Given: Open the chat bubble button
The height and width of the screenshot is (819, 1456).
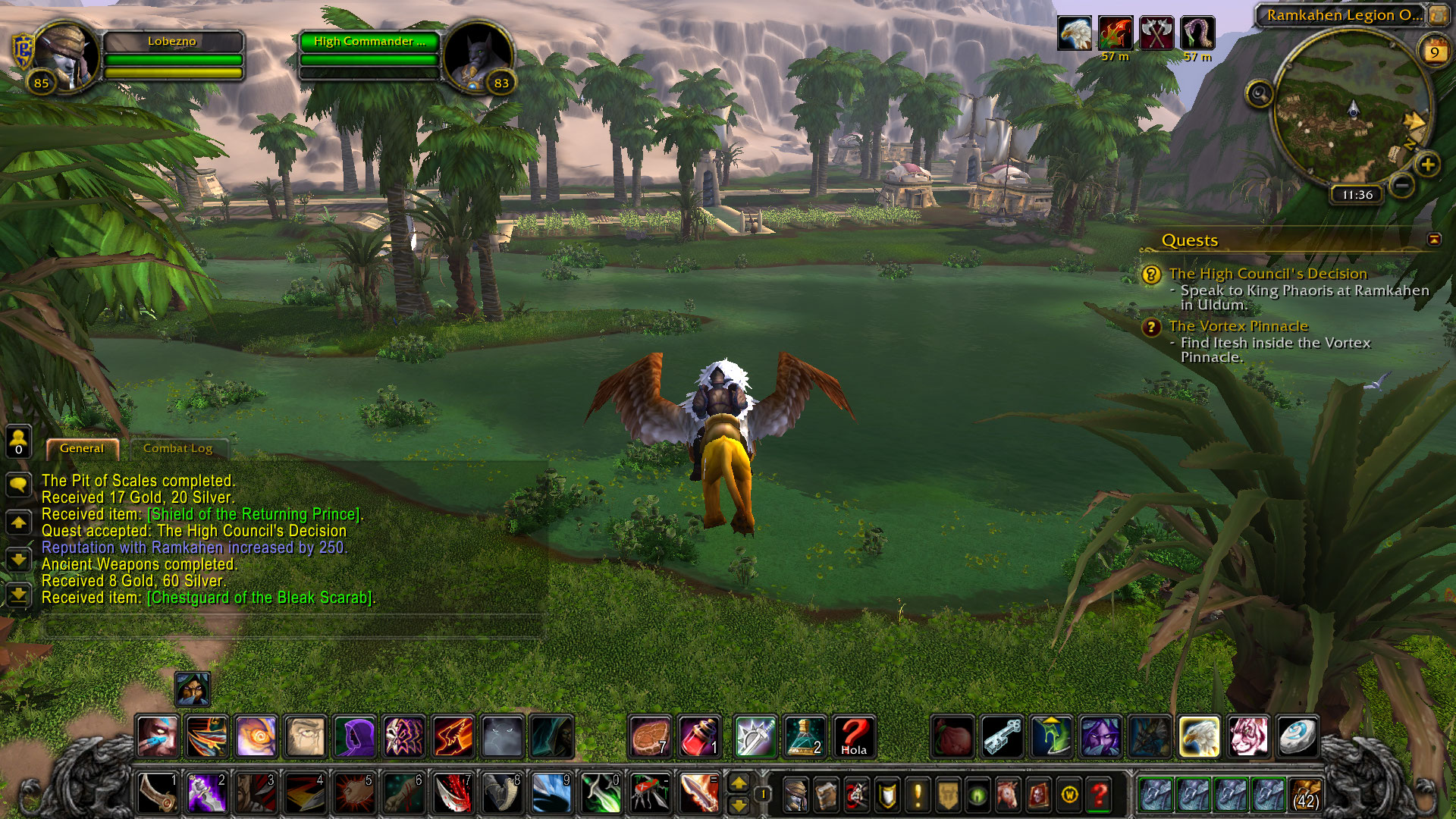Looking at the screenshot, I should 18,485.
